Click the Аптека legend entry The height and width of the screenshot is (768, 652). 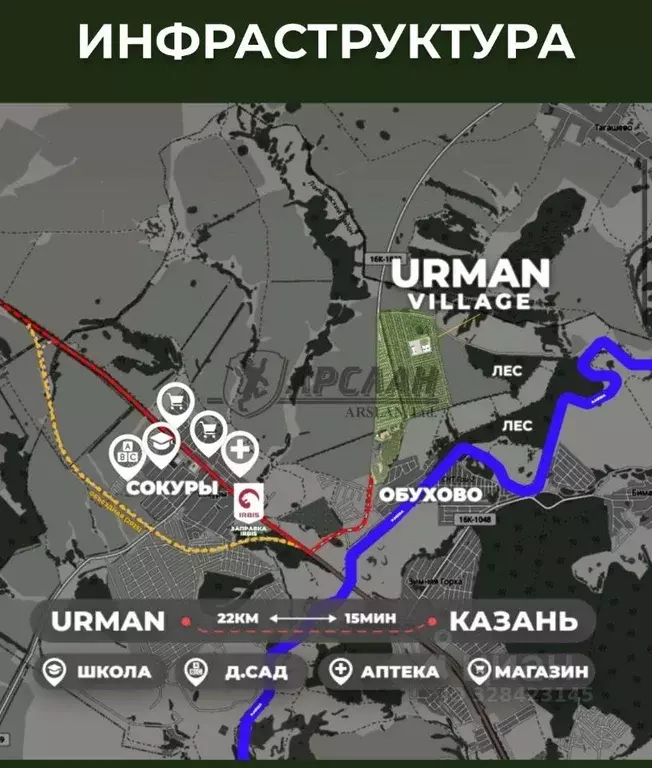pos(384,671)
